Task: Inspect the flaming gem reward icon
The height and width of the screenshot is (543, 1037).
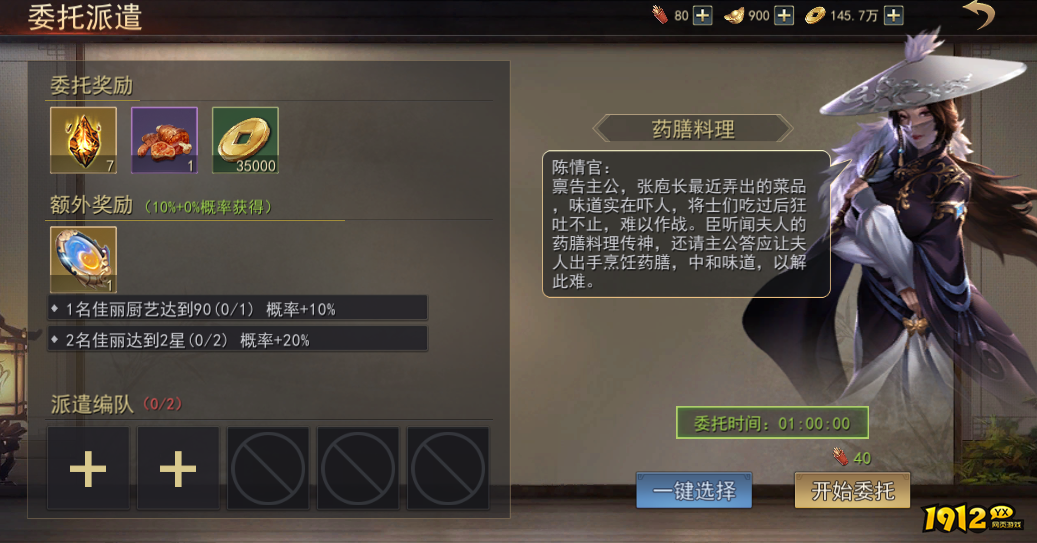Action: tap(84, 140)
